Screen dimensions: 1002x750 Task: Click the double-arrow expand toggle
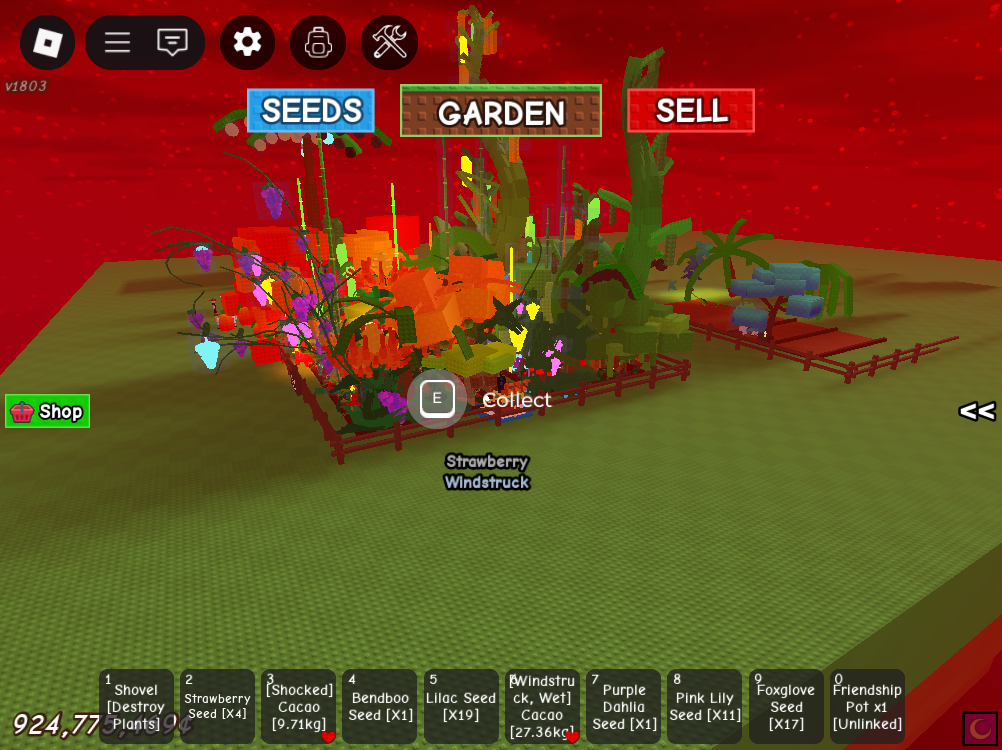(977, 411)
